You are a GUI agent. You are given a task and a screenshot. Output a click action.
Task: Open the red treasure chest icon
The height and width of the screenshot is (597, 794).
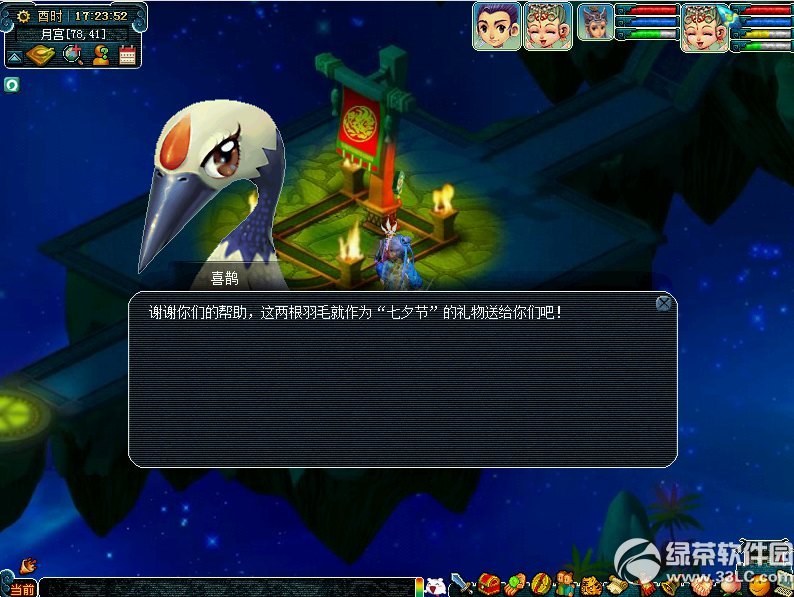click(489, 583)
